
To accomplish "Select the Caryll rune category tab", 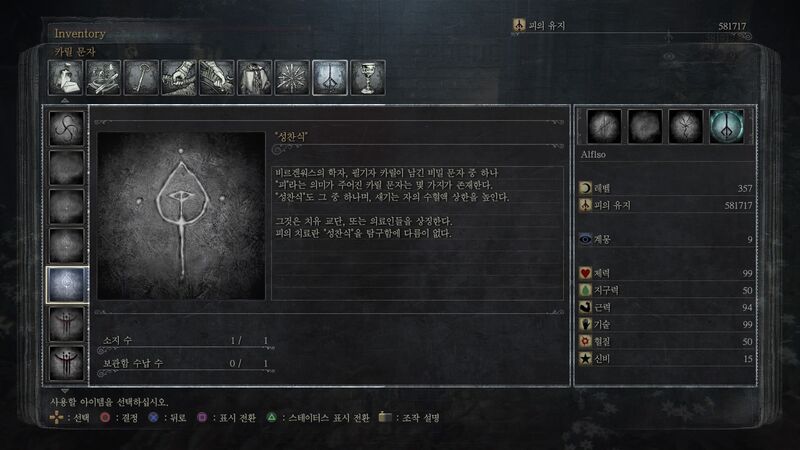I will [330, 77].
